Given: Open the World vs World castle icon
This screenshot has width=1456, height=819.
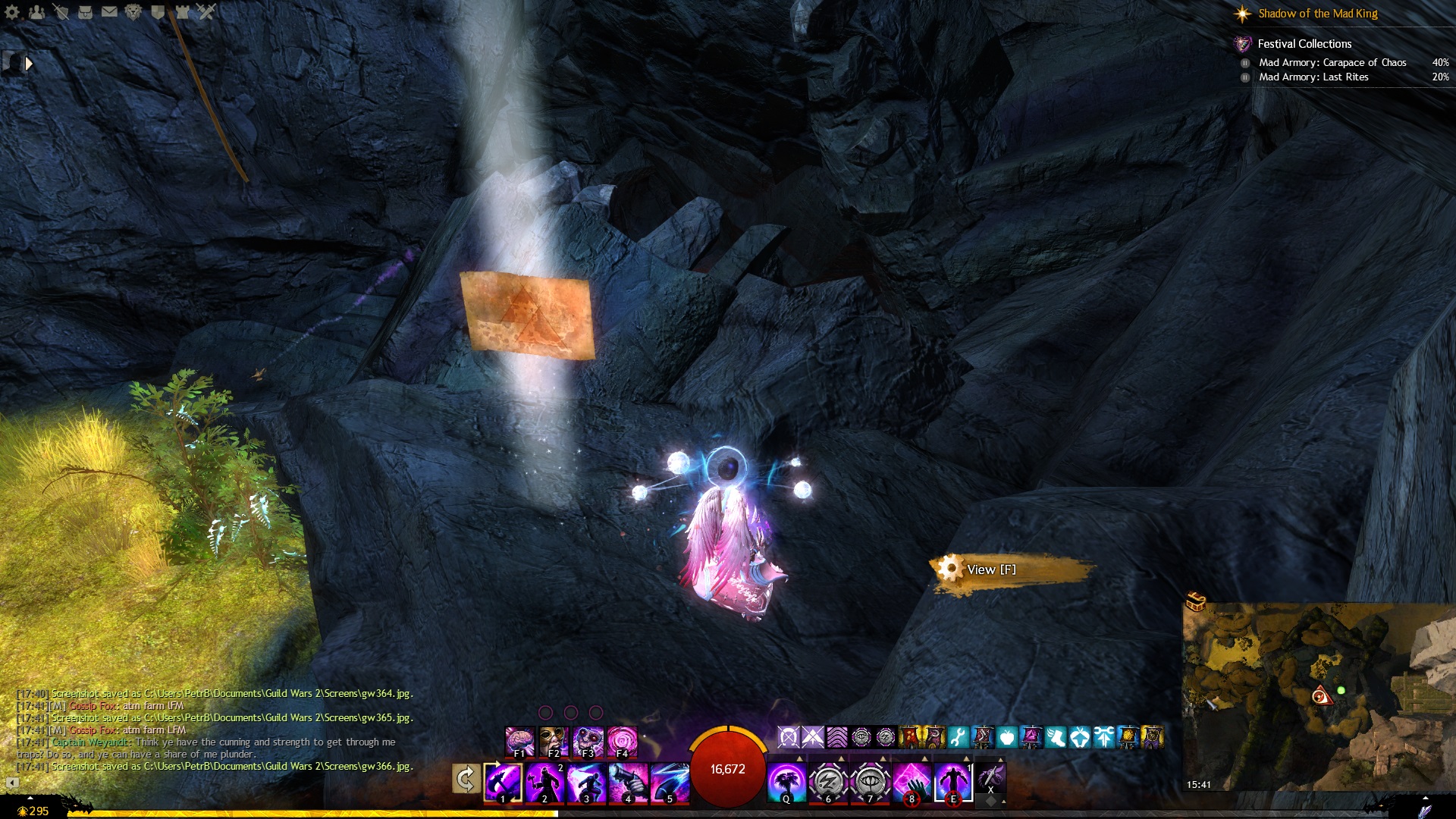Looking at the screenshot, I should click(182, 12).
